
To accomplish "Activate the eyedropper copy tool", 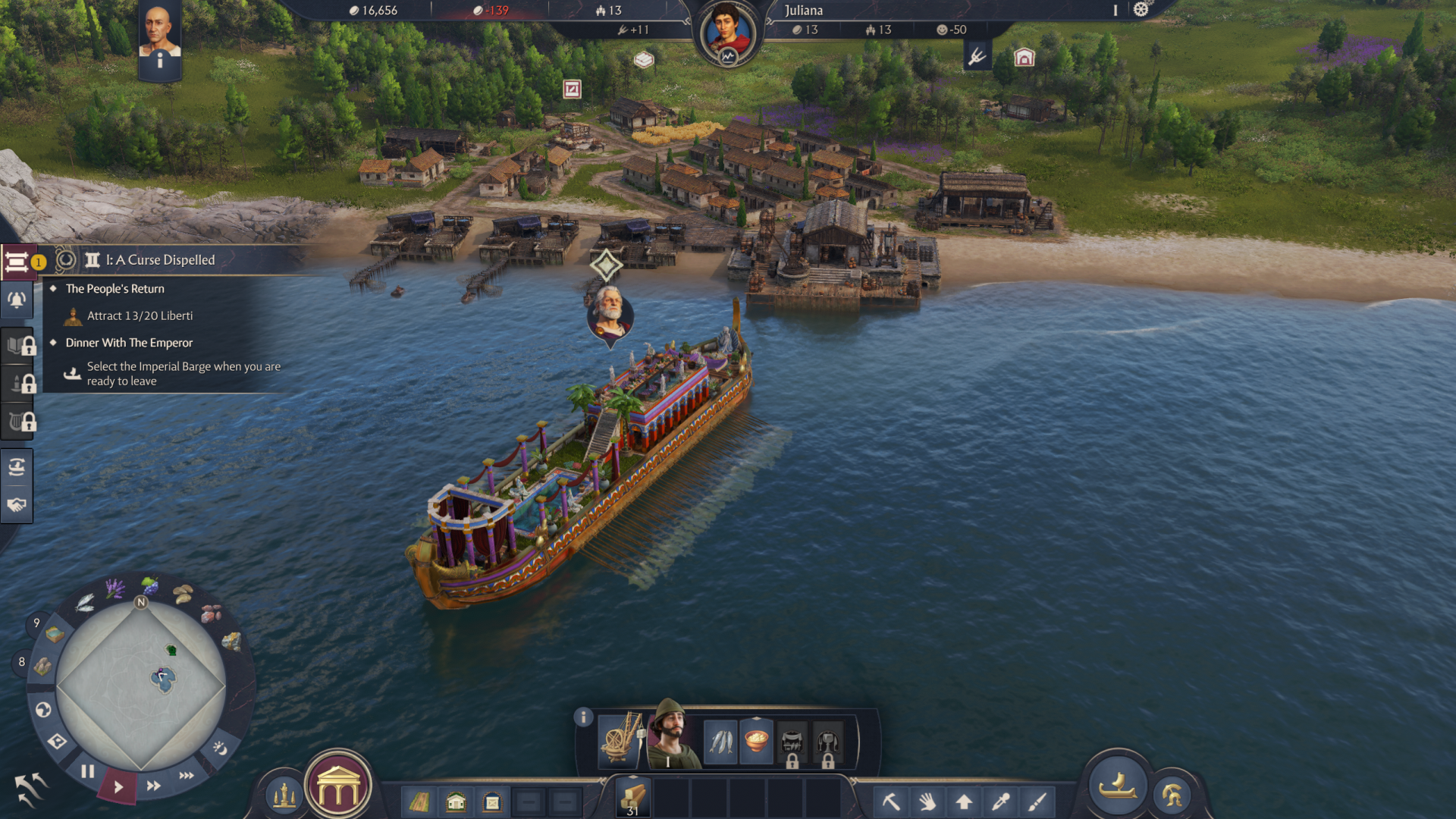I will pyautogui.click(x=1000, y=801).
